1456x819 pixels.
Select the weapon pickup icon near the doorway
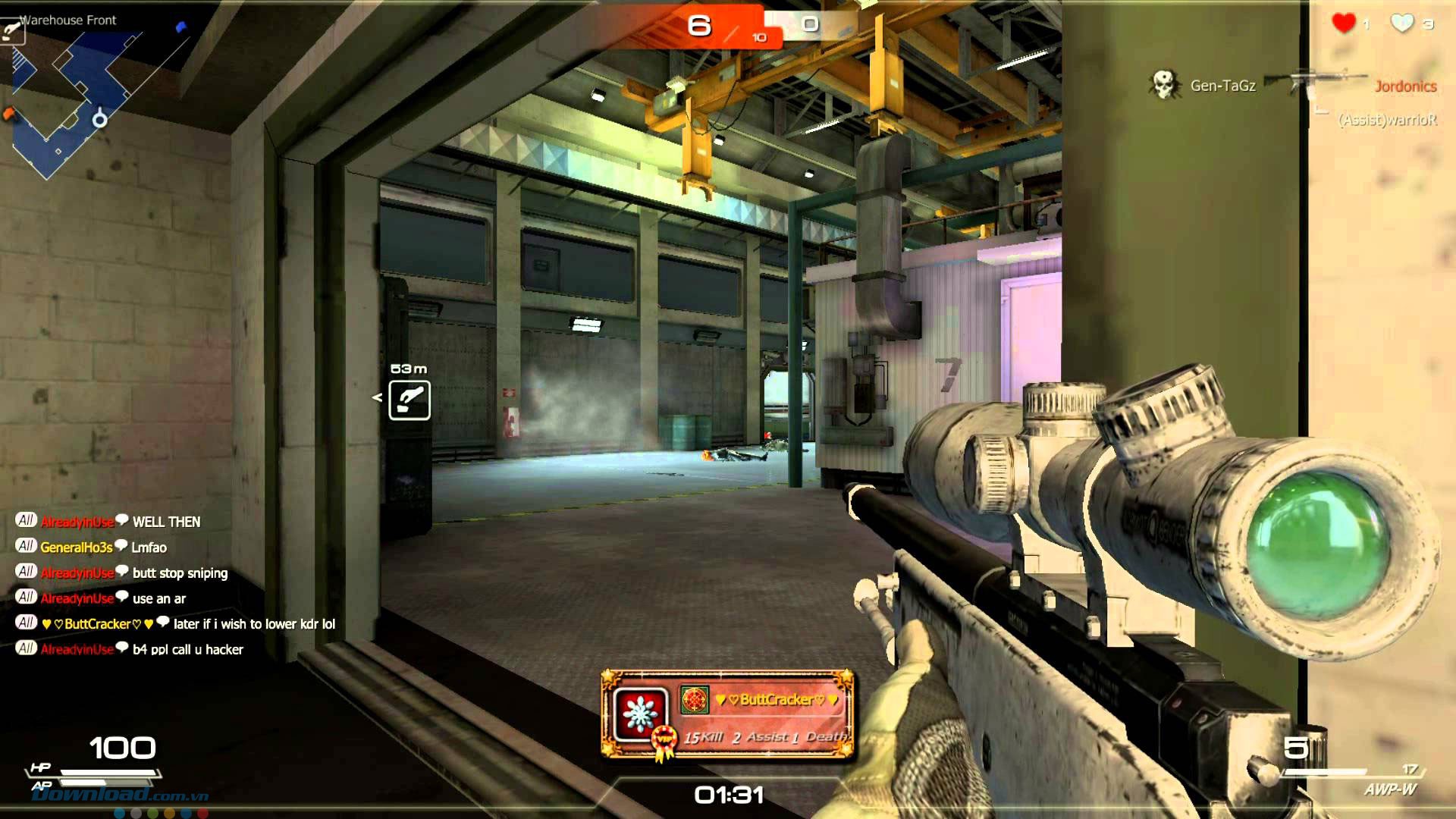[x=408, y=398]
